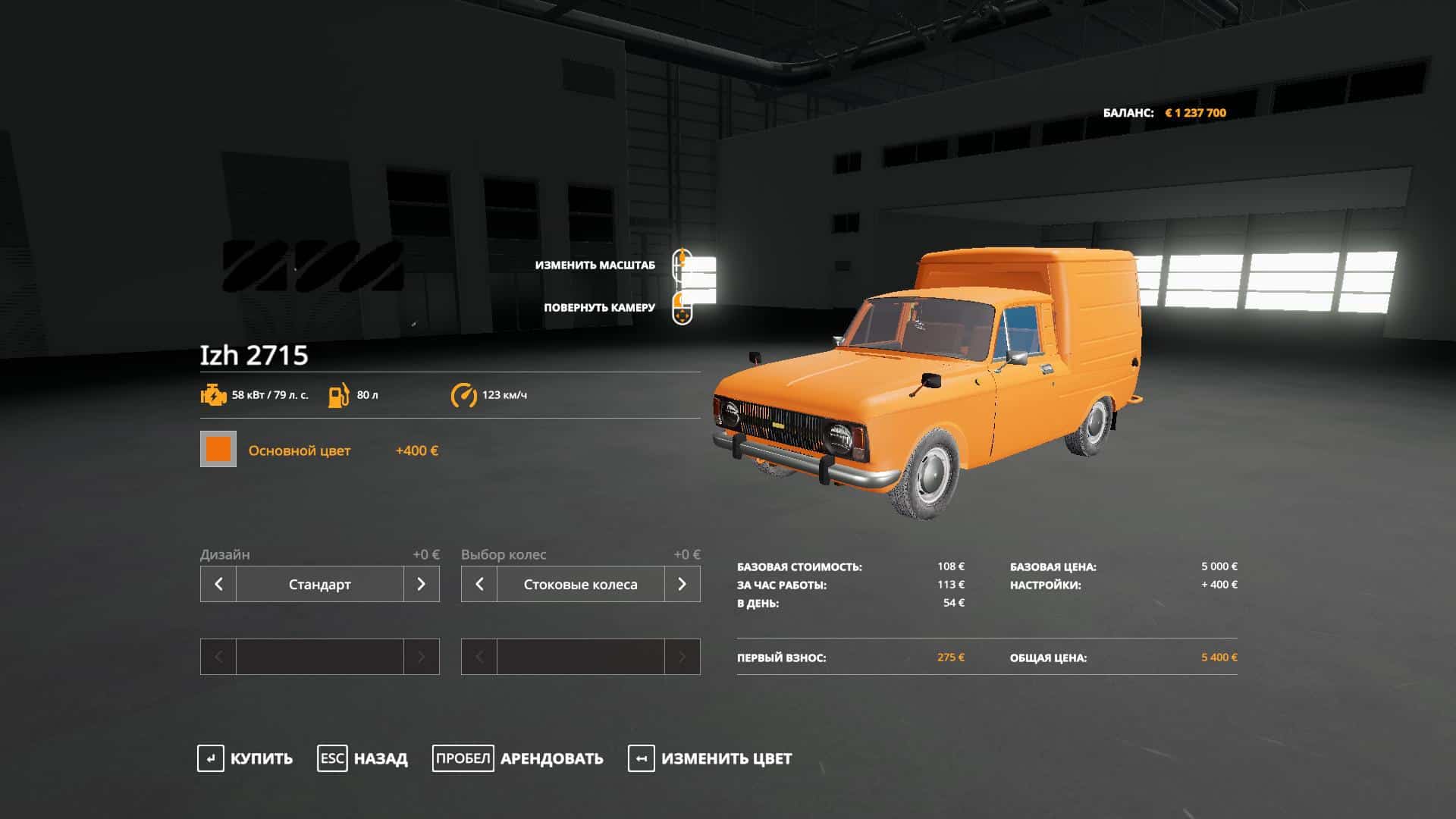Open Изменить цвет color changer
Image resolution: width=1456 pixels, height=819 pixels.
pos(710,758)
